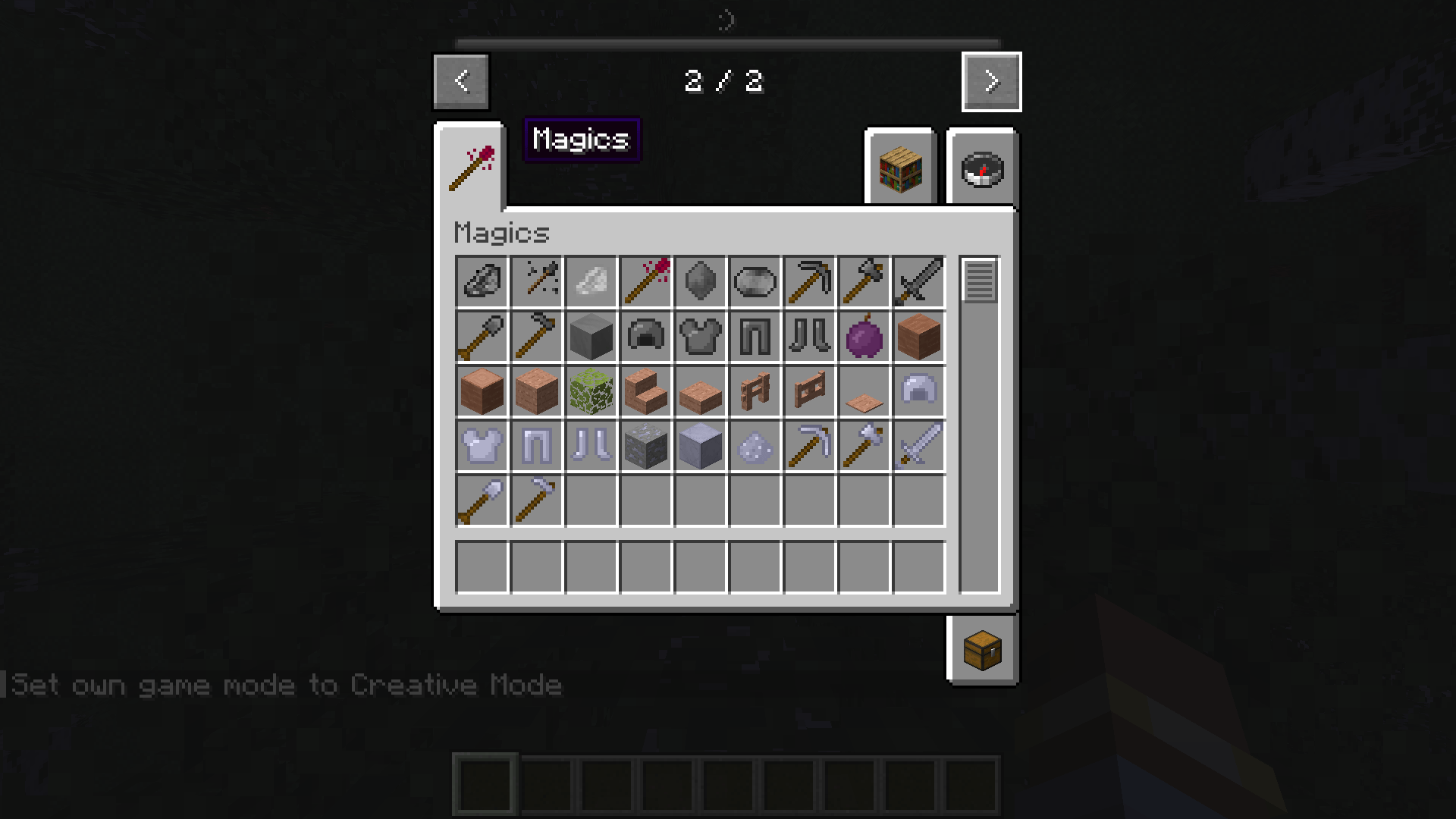1456x819 pixels.
Task: Select the wooden stairs item
Action: coord(645,391)
